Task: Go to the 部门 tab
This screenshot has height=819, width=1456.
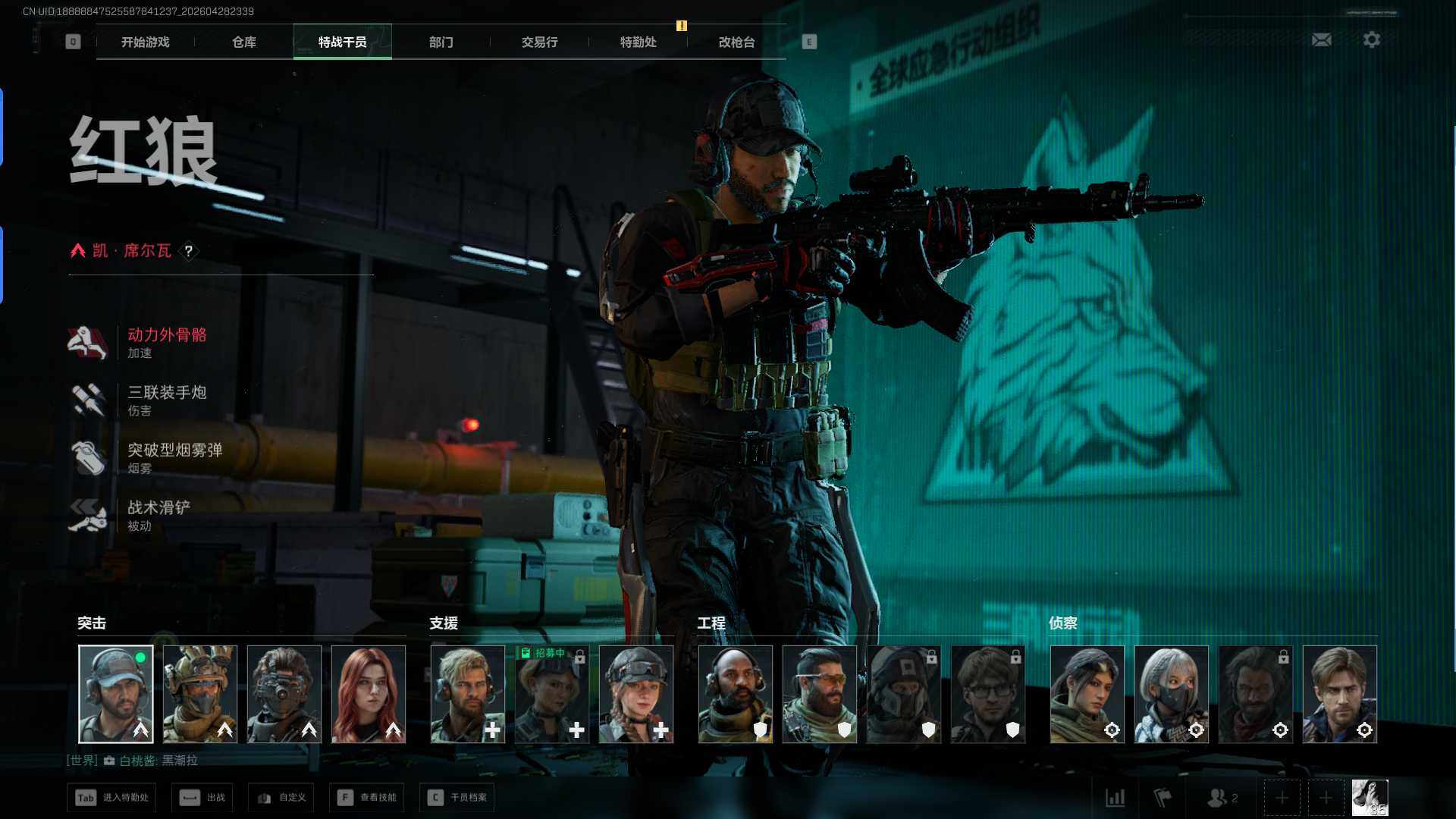Action: tap(441, 42)
